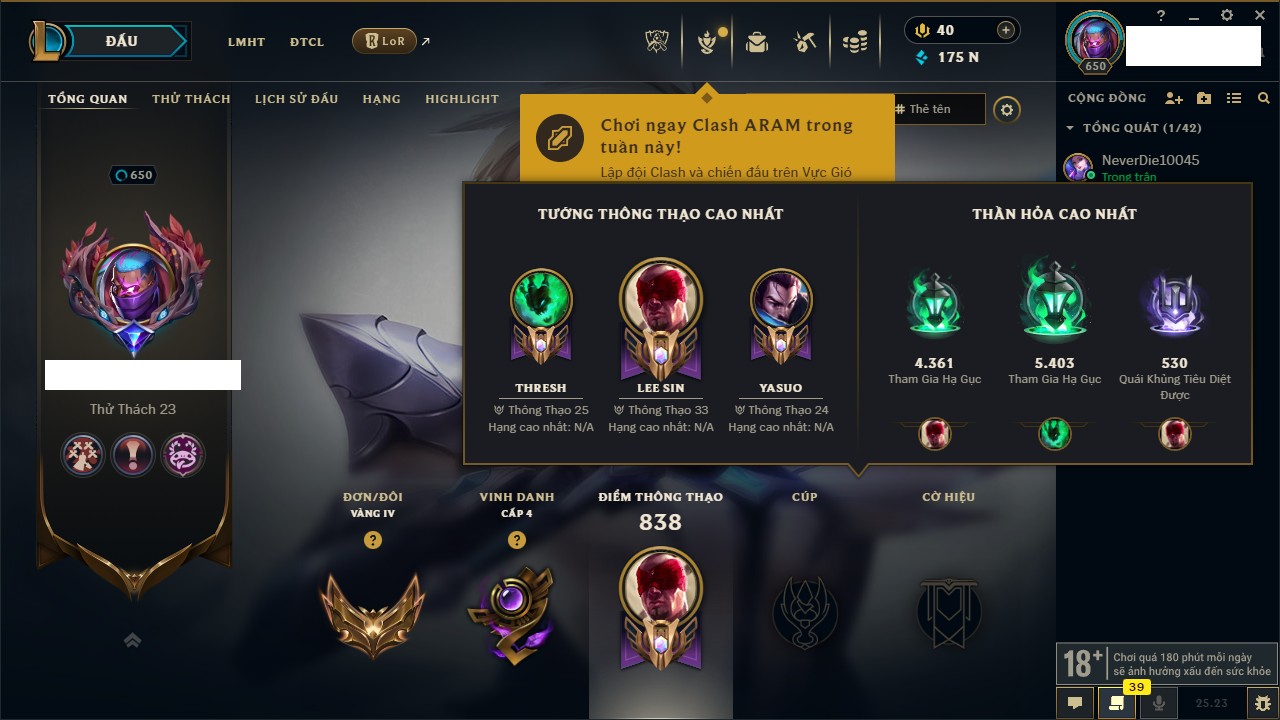Collapse the TỔNG QUÁT friends group
This screenshot has height=720, width=1280.
[x=1070, y=128]
